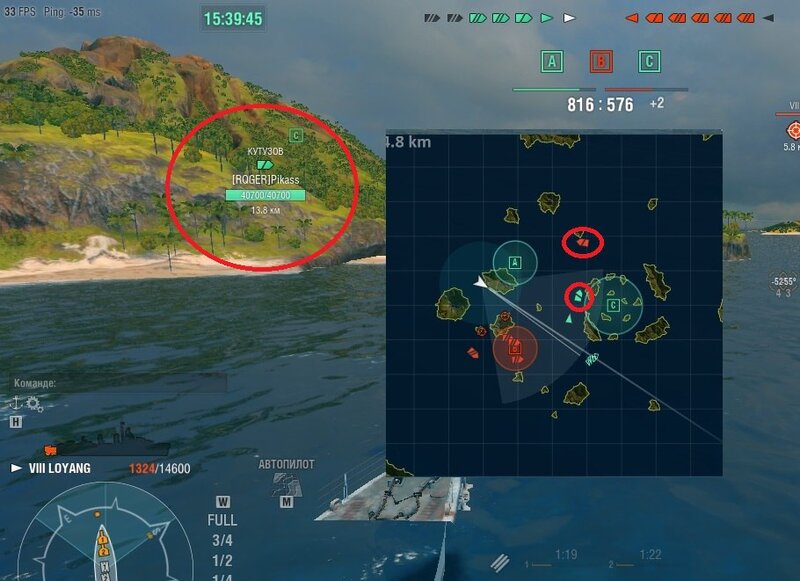Image resolution: width=800 pixels, height=581 pixels.
Task: Set engine throttle to 1/2
Action: [x=222, y=560]
